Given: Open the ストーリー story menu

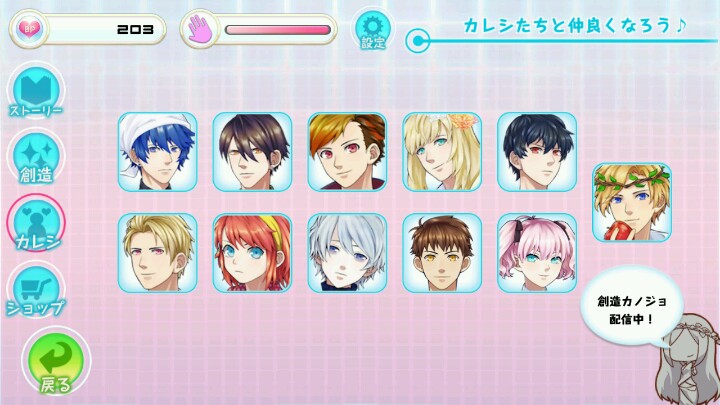Looking at the screenshot, I should (36, 93).
